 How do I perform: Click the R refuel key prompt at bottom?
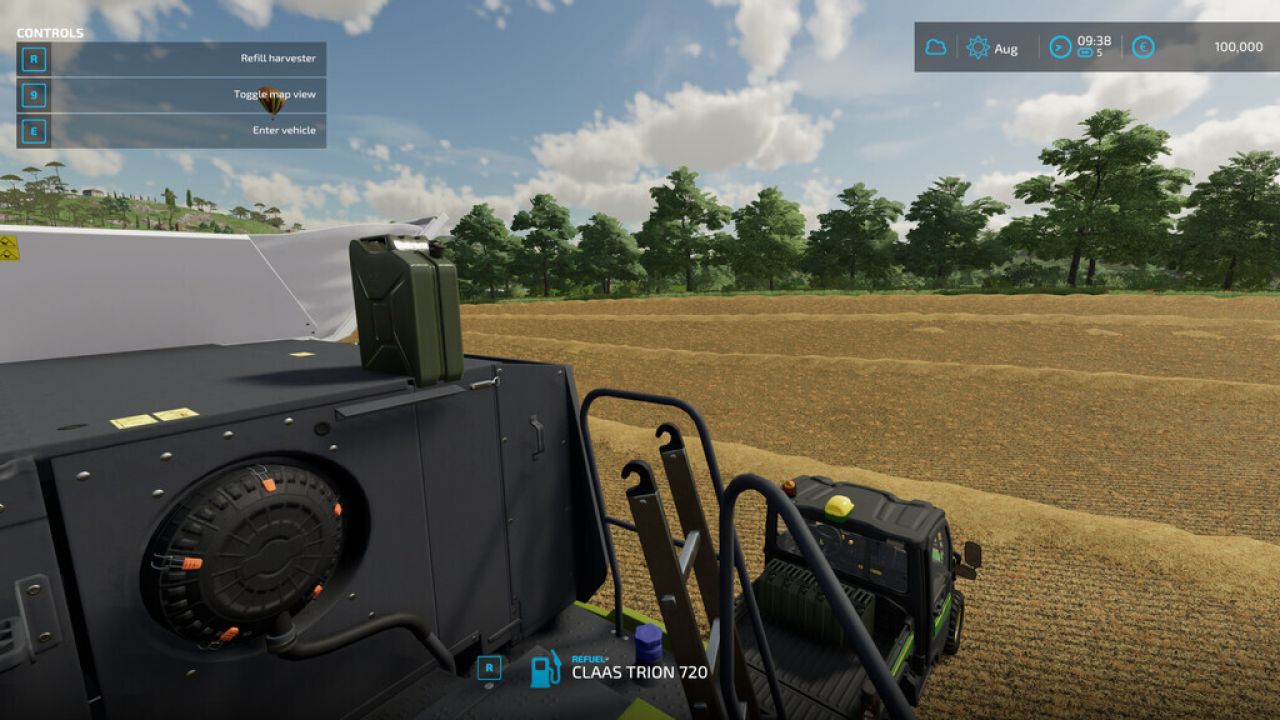489,668
